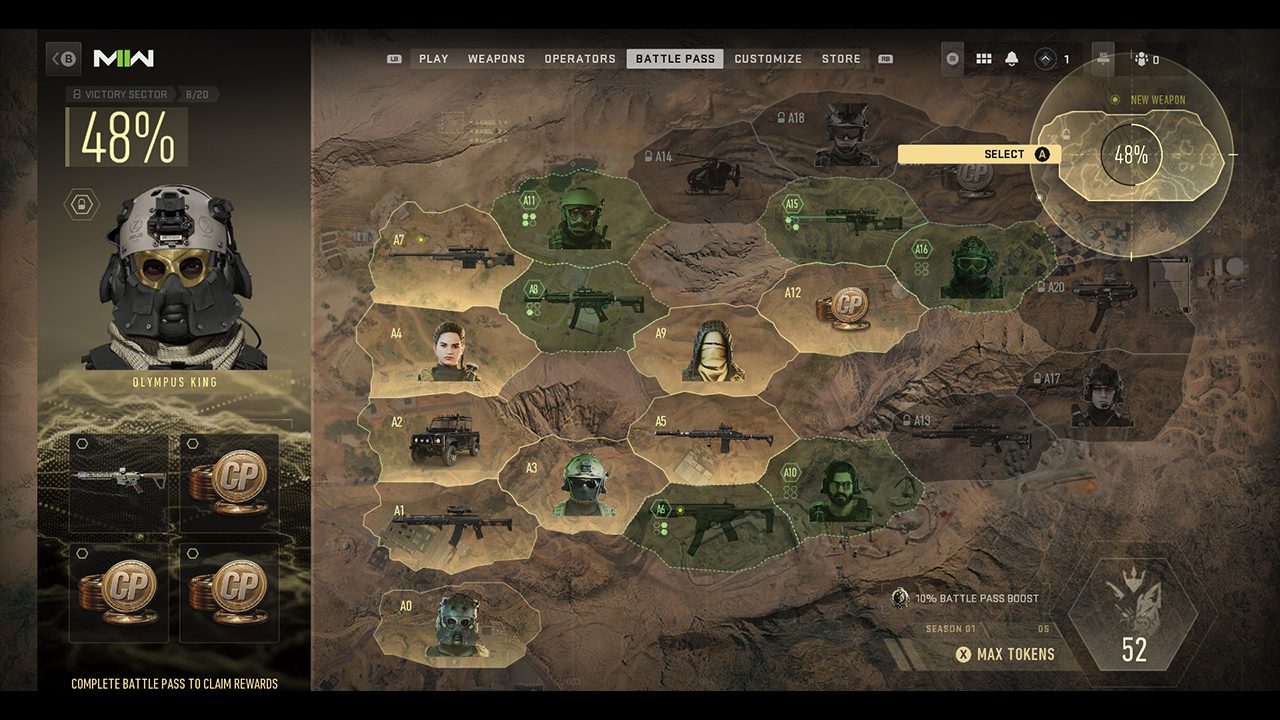The width and height of the screenshot is (1280, 720).
Task: Go to the Operators tab
Action: [x=580, y=59]
